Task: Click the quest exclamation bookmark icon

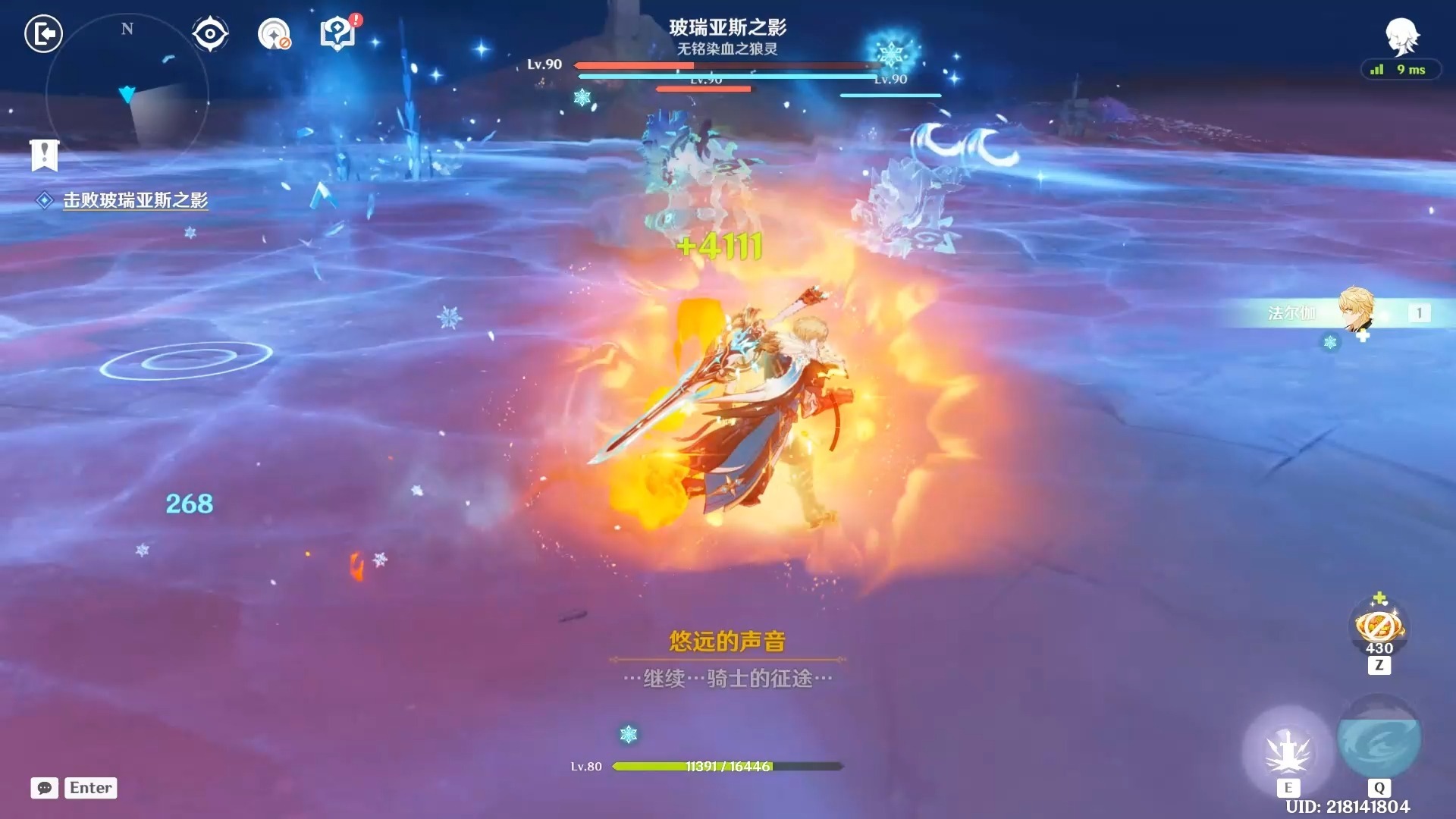Action: [45, 156]
